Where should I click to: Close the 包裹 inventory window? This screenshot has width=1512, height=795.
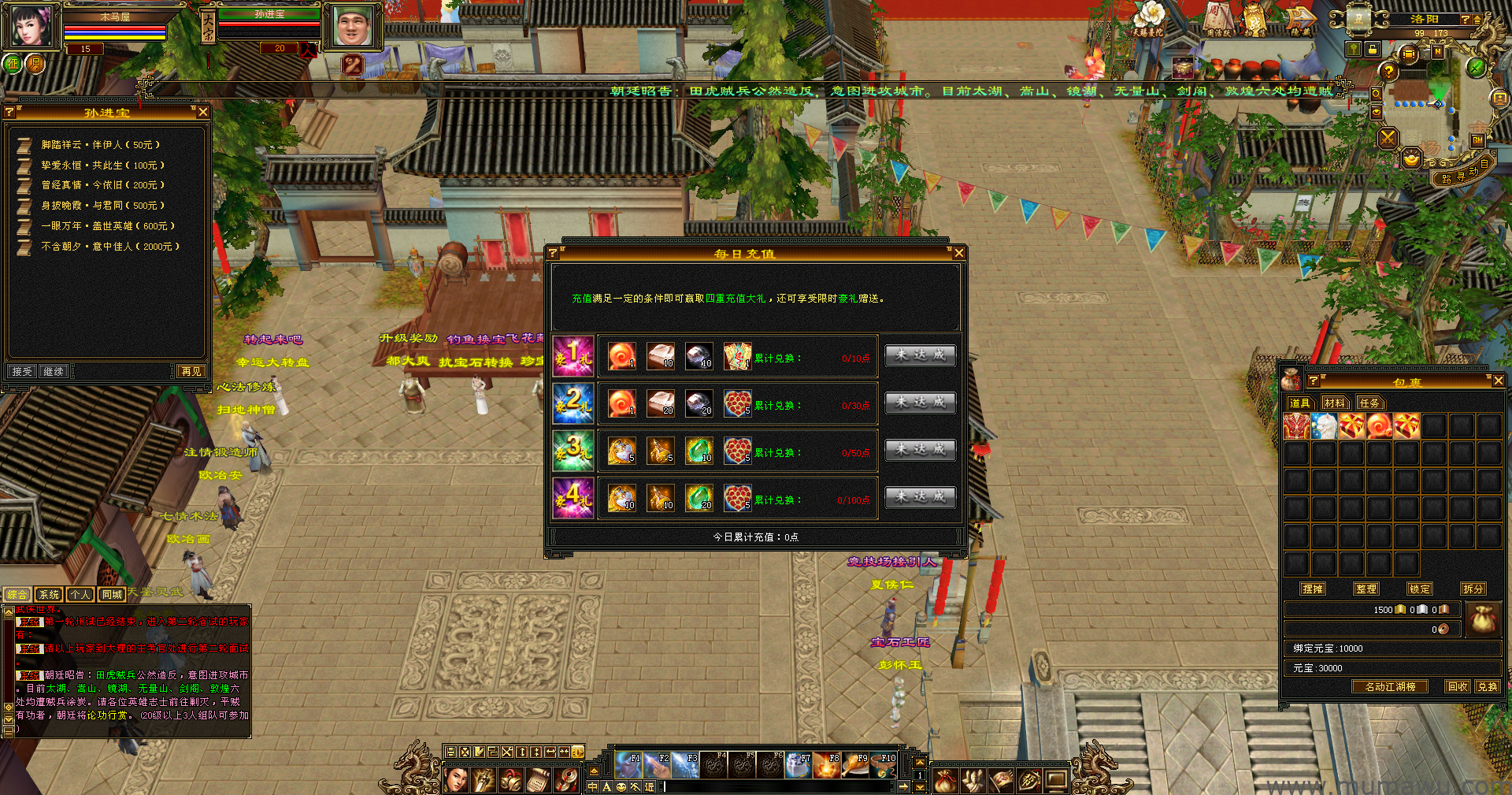[1498, 381]
